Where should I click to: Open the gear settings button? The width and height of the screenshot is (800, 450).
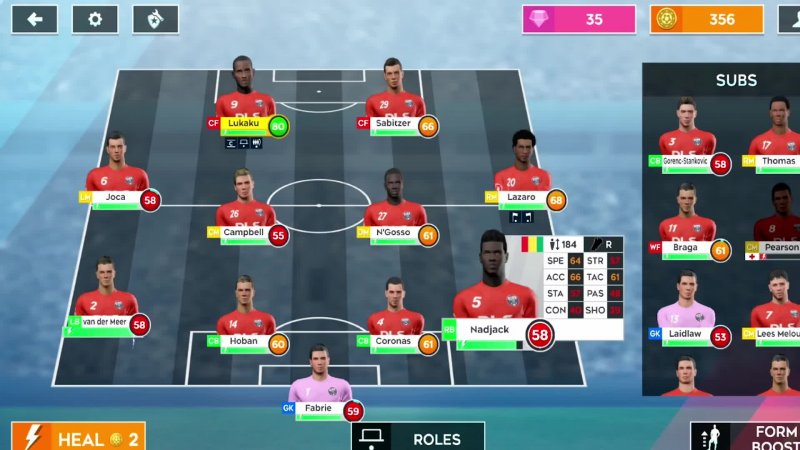tap(95, 19)
